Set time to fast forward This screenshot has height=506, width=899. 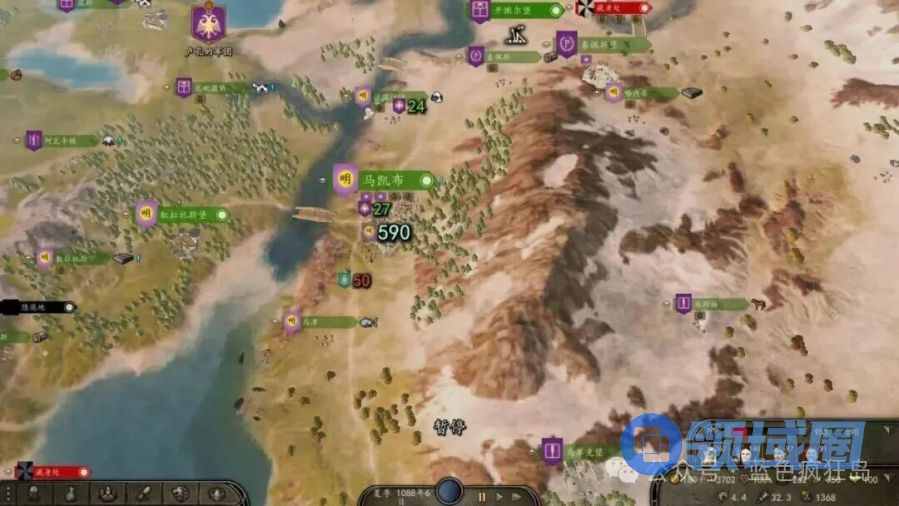tap(515, 496)
